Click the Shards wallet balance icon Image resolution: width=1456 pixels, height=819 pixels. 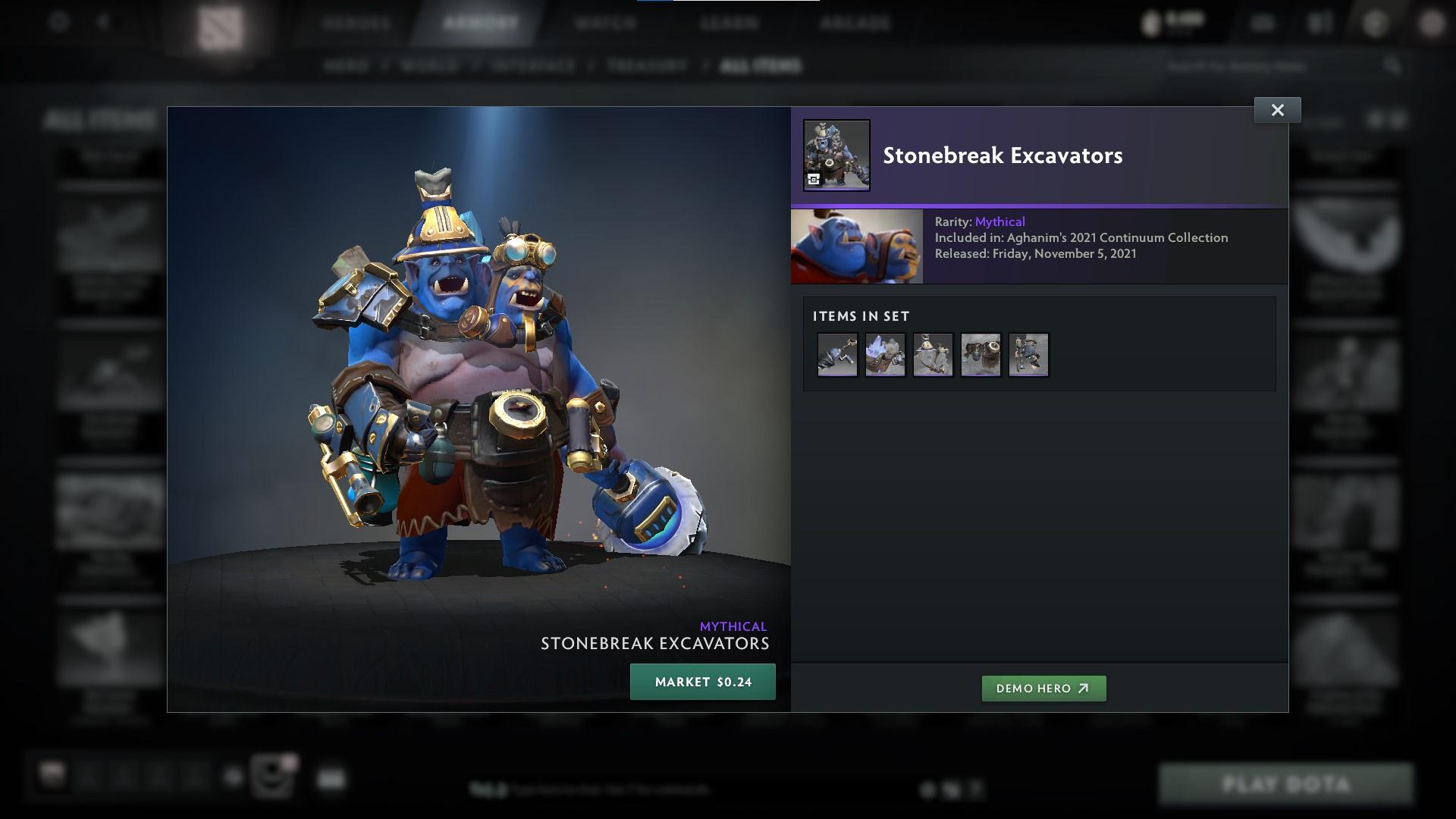(x=1150, y=21)
